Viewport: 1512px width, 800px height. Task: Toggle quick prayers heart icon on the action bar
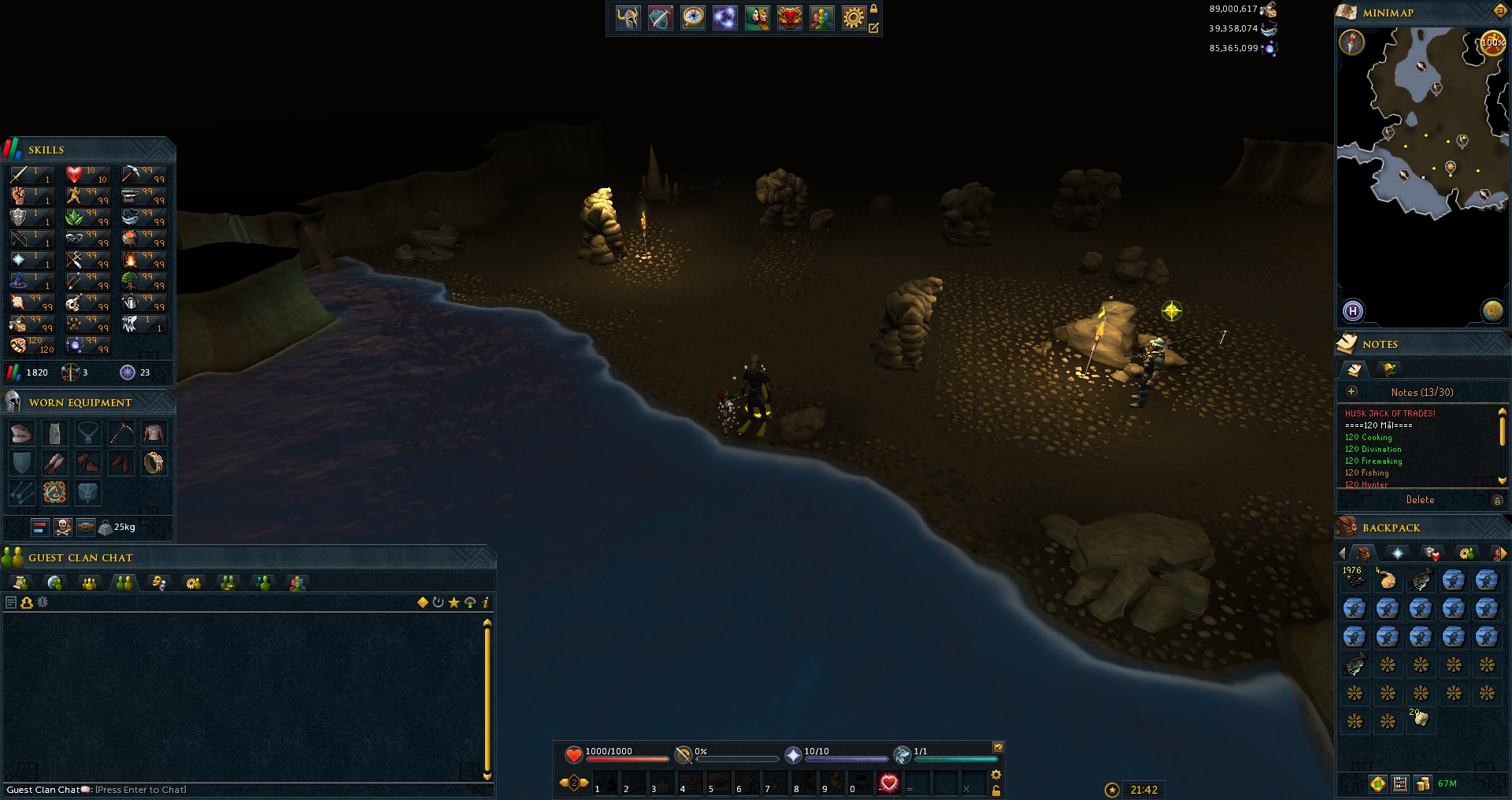(889, 783)
